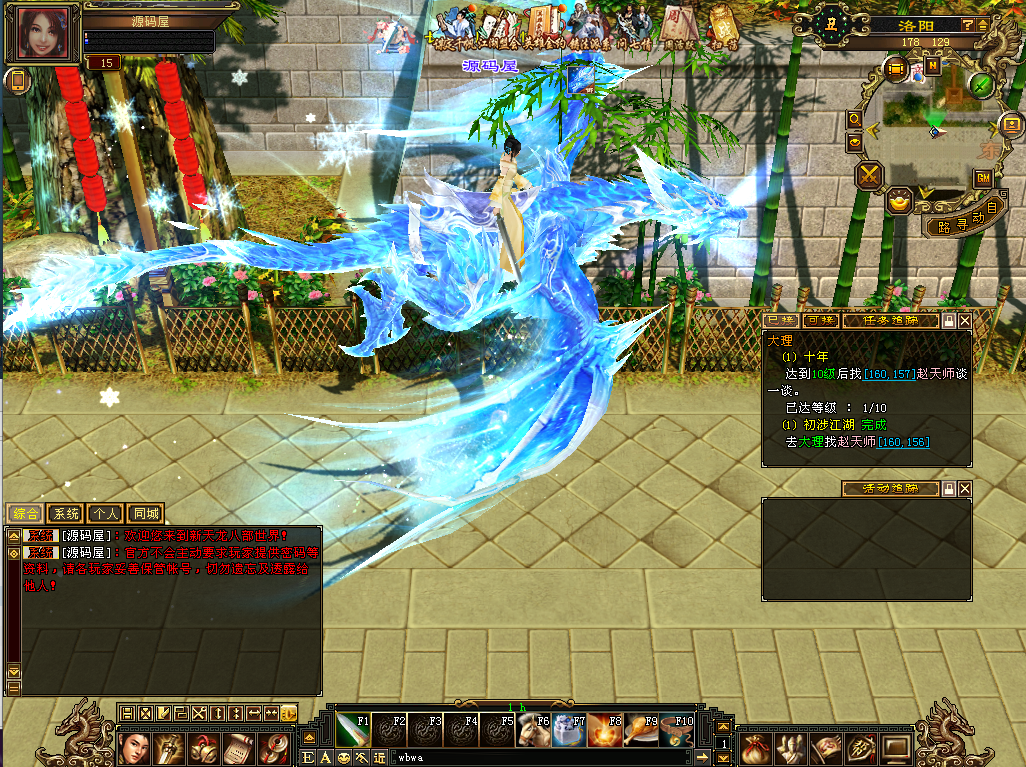Switch chat to the 系统 tab
Screen dimensions: 1026x767
point(65,514)
